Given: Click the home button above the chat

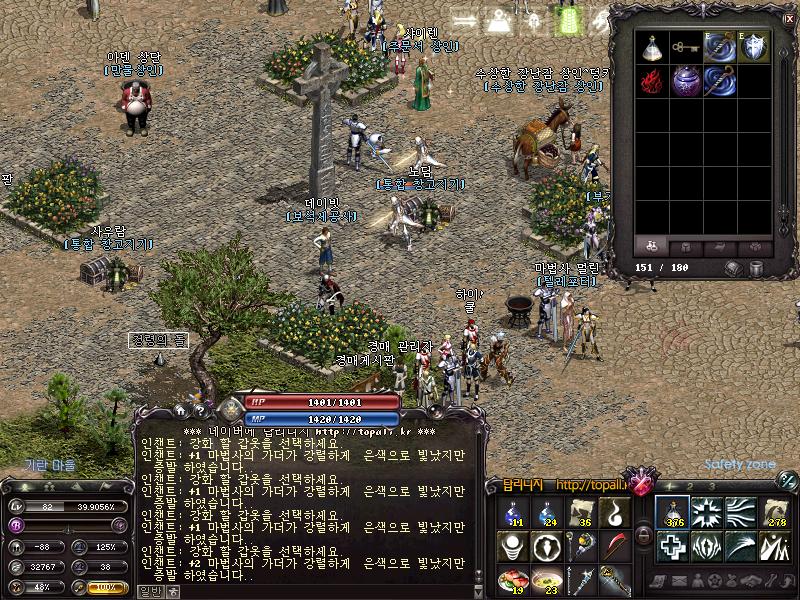Looking at the screenshot, I should pyautogui.click(x=181, y=410).
